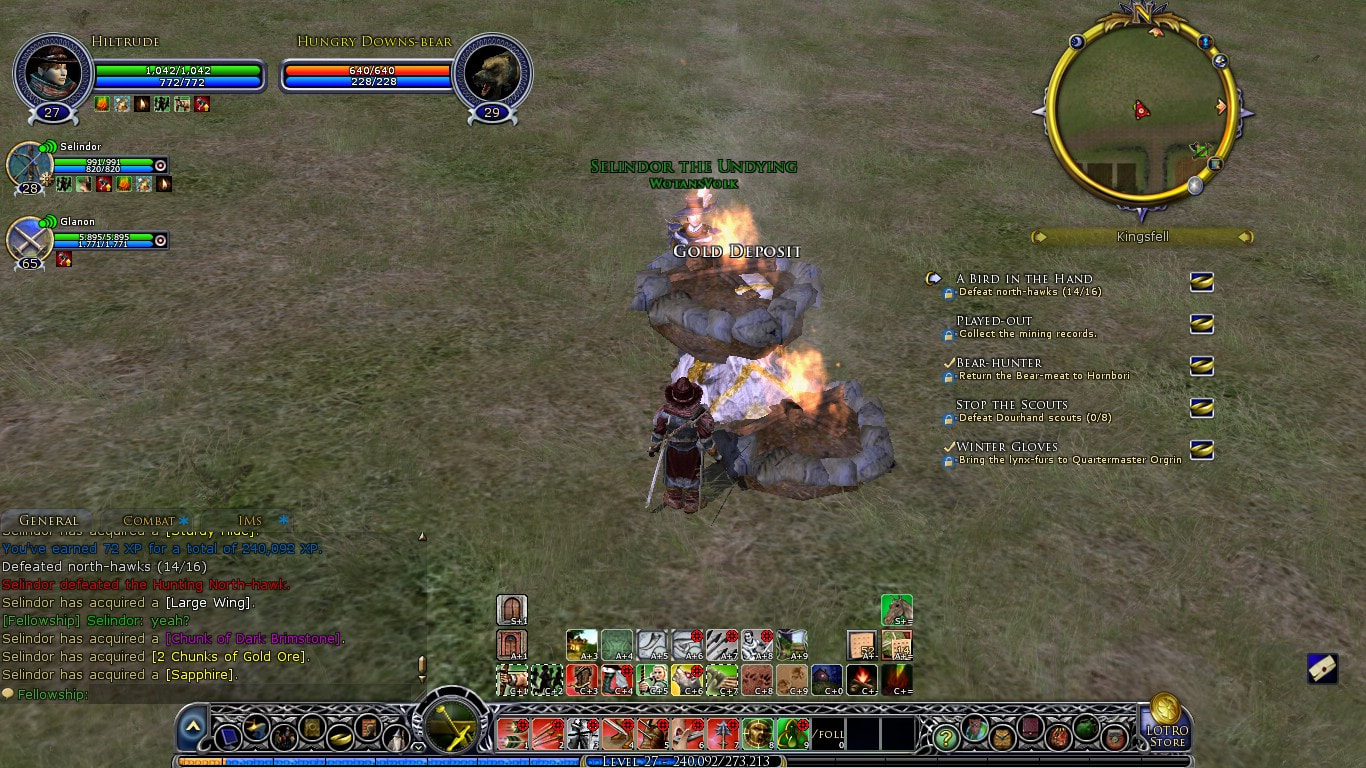Use the campfire skill on quickslot C

tap(862, 681)
